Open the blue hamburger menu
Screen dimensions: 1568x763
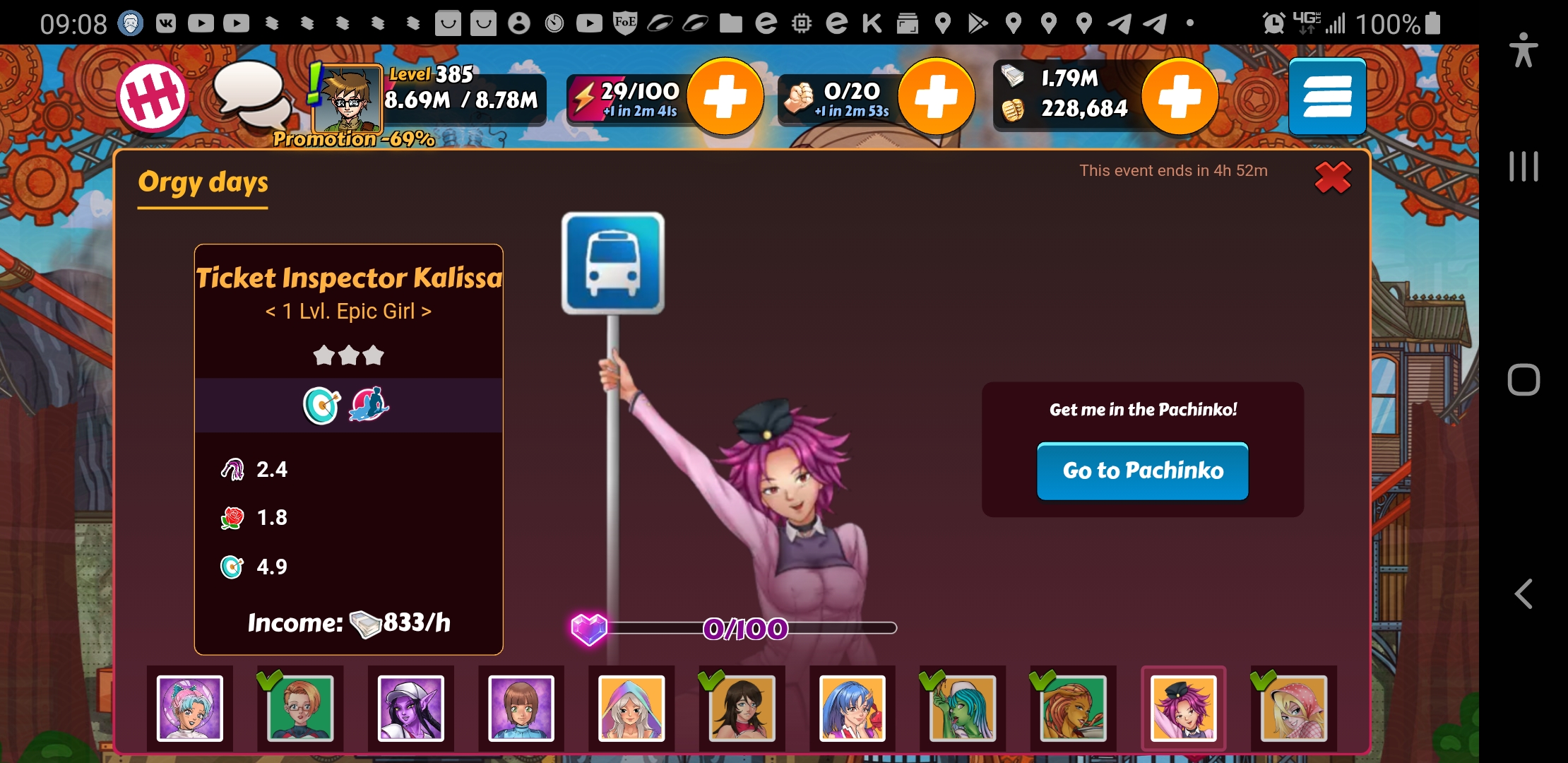pos(1327,97)
